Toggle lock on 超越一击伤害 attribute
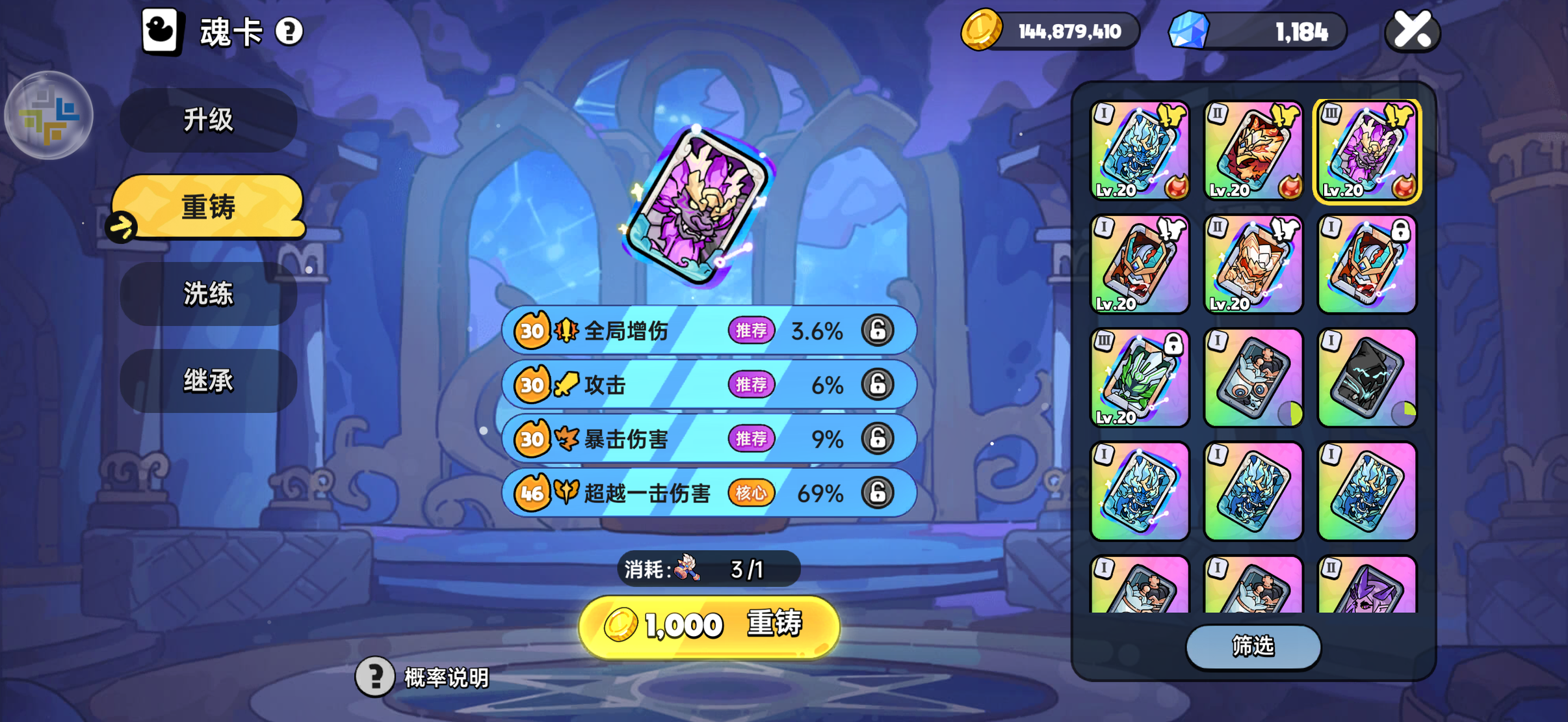The width and height of the screenshot is (1568, 722). pyautogui.click(x=877, y=493)
